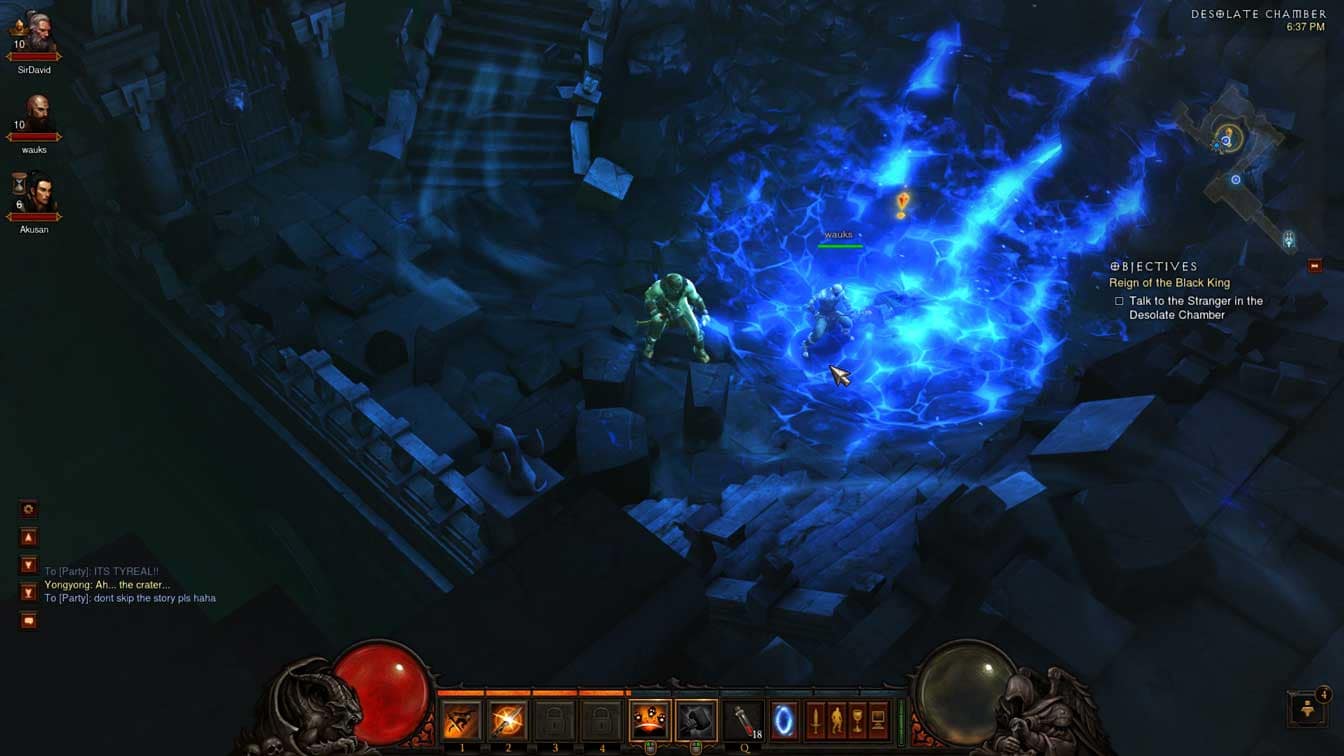
Task: Click the chat scroll-down arrow button
Action: (x=29, y=565)
